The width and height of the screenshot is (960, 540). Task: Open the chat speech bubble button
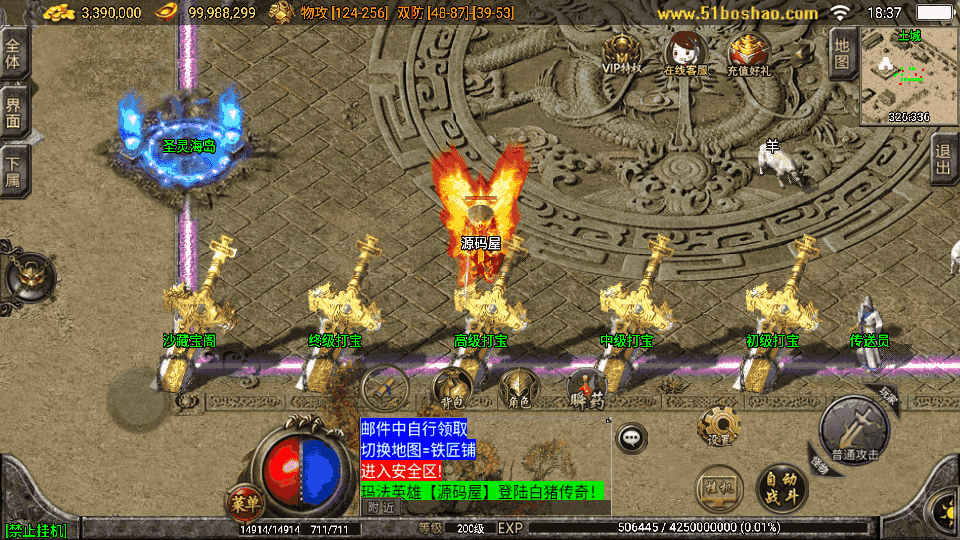[x=631, y=437]
